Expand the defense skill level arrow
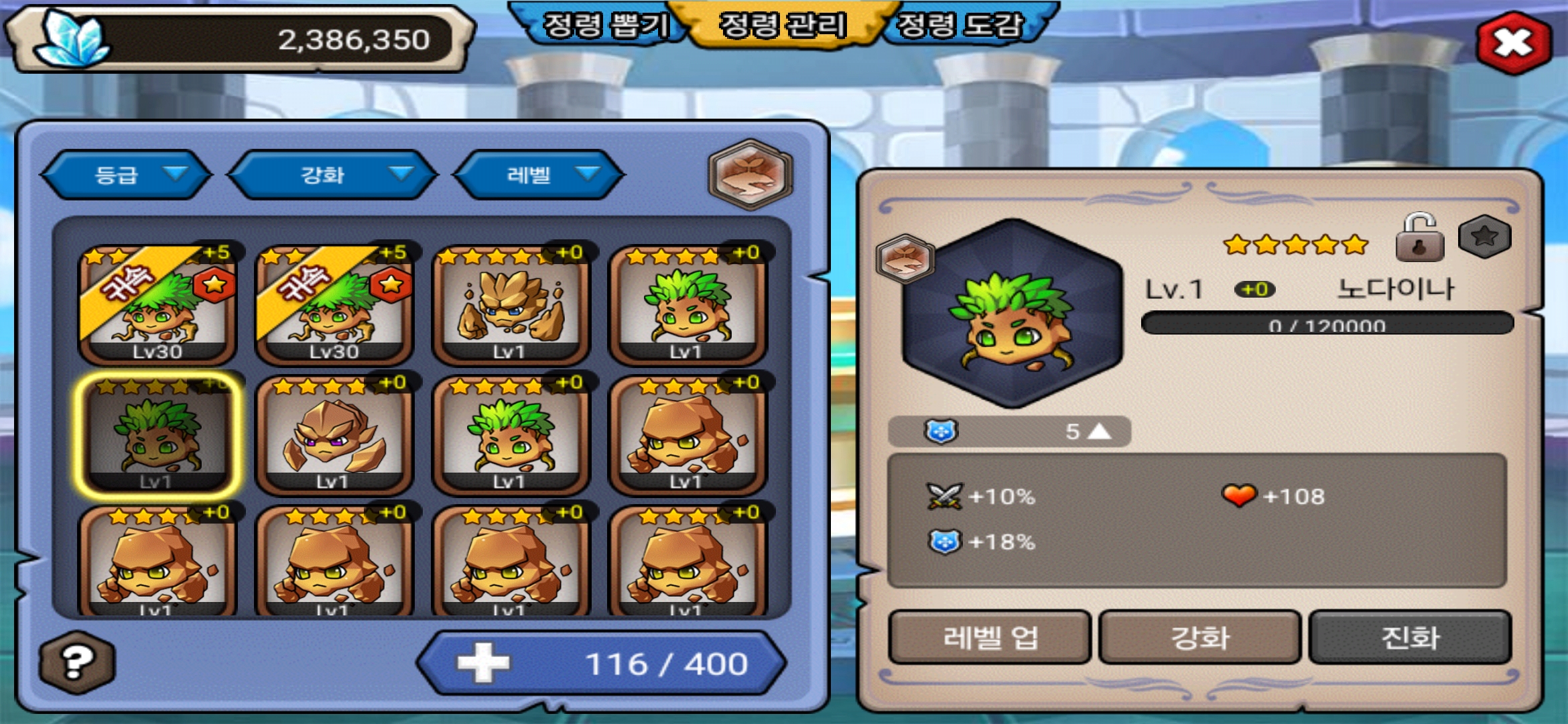 tap(1099, 431)
